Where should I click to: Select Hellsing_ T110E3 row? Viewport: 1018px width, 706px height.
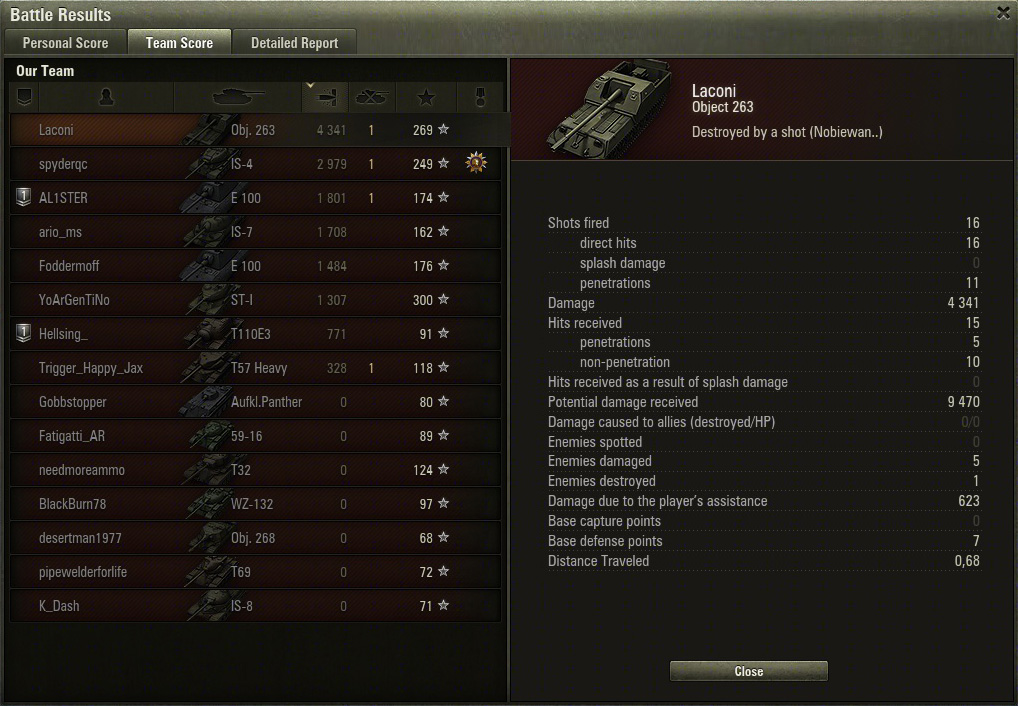tap(255, 334)
